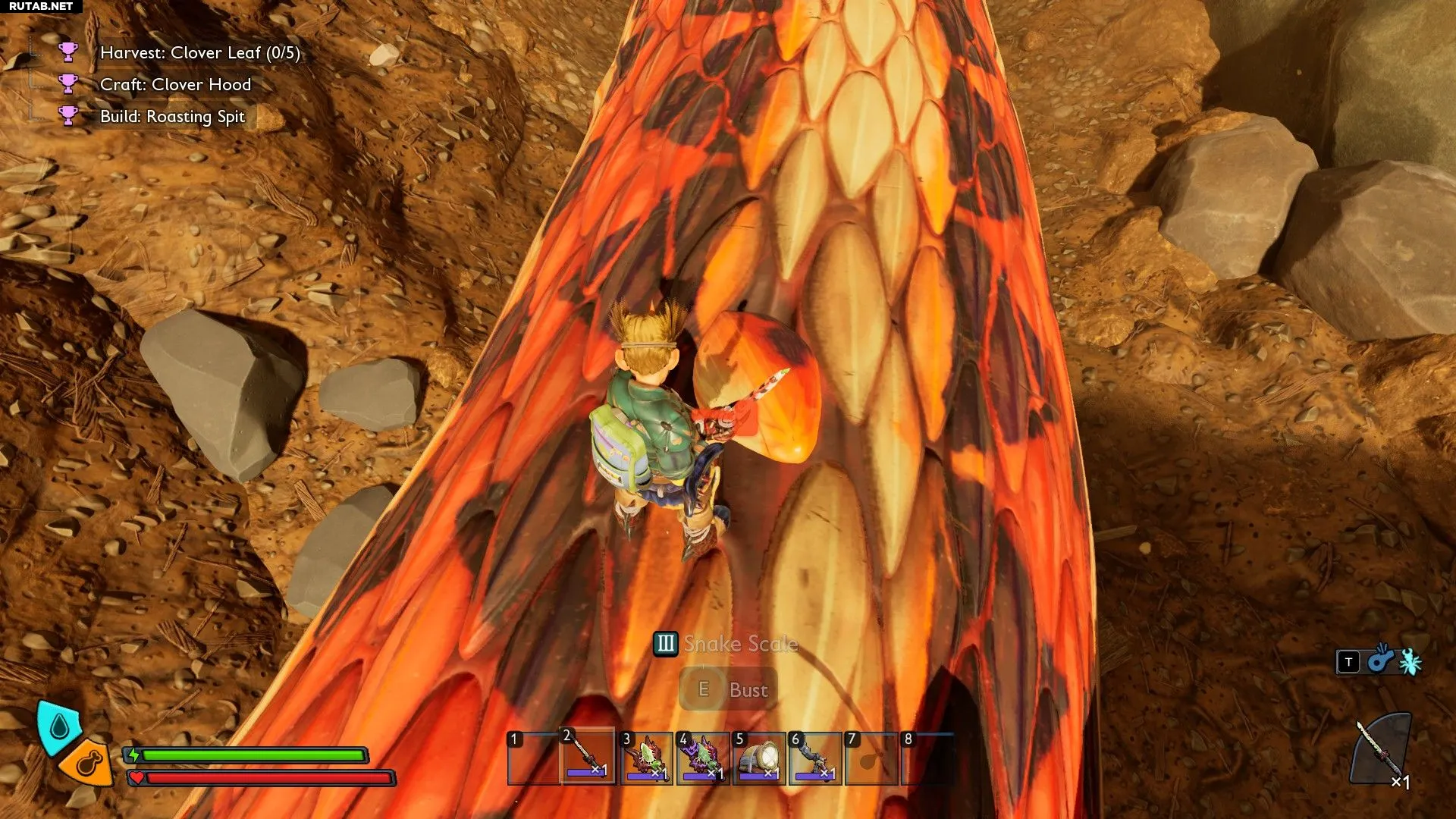Select the Craft Clover Hood objective

[x=175, y=85]
